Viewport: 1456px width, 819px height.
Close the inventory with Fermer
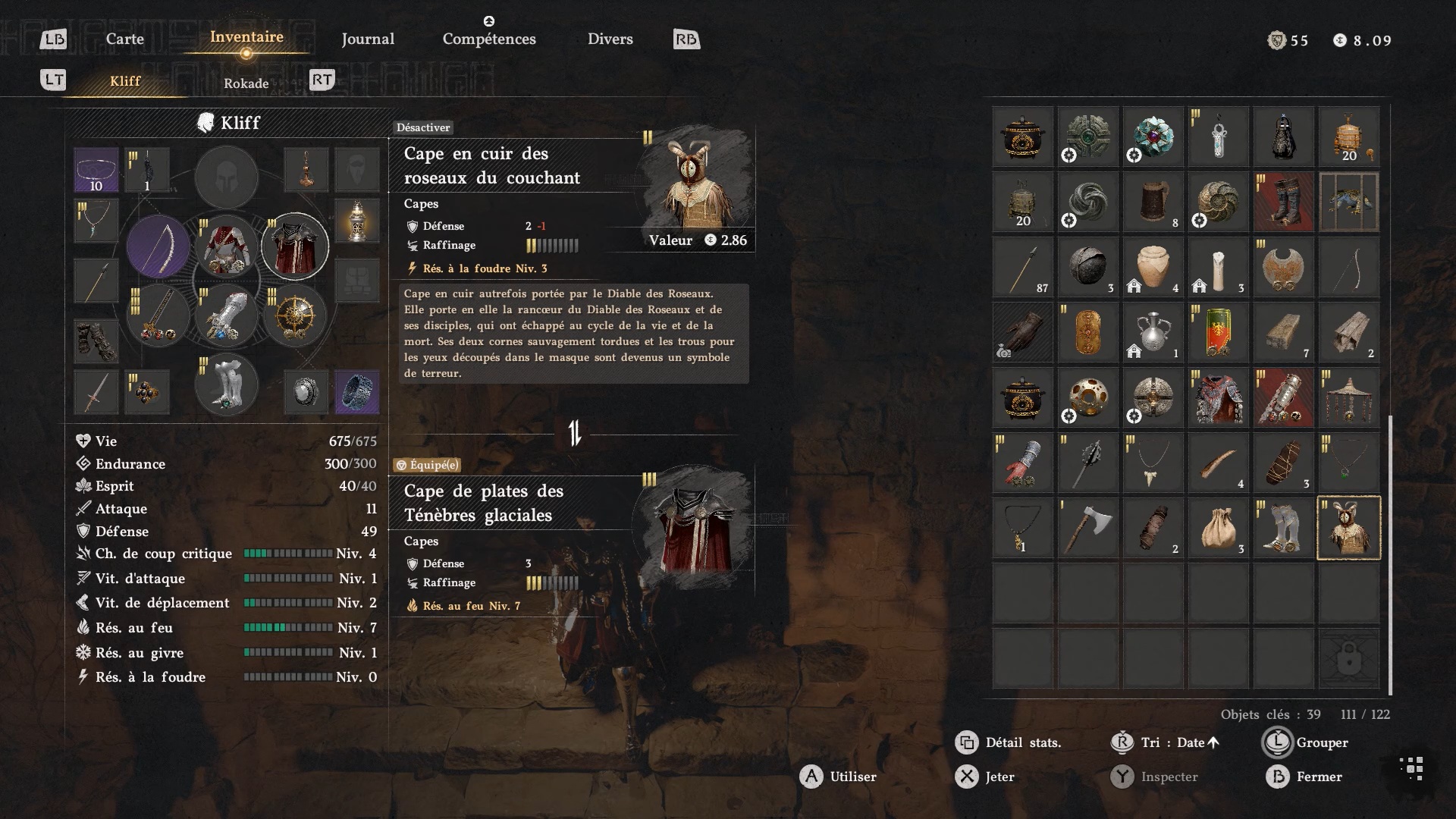(1318, 777)
